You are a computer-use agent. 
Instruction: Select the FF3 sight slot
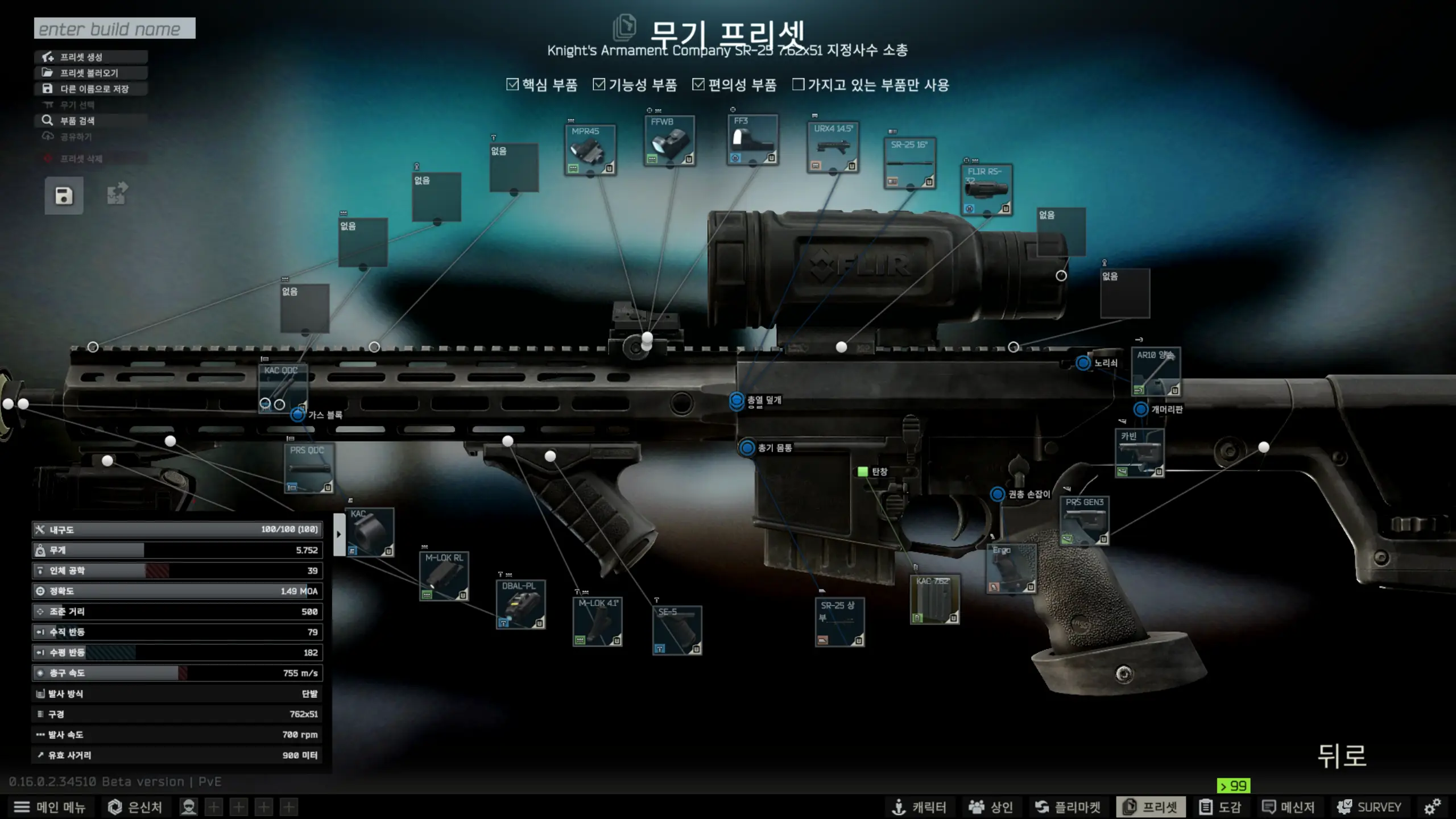coord(752,140)
